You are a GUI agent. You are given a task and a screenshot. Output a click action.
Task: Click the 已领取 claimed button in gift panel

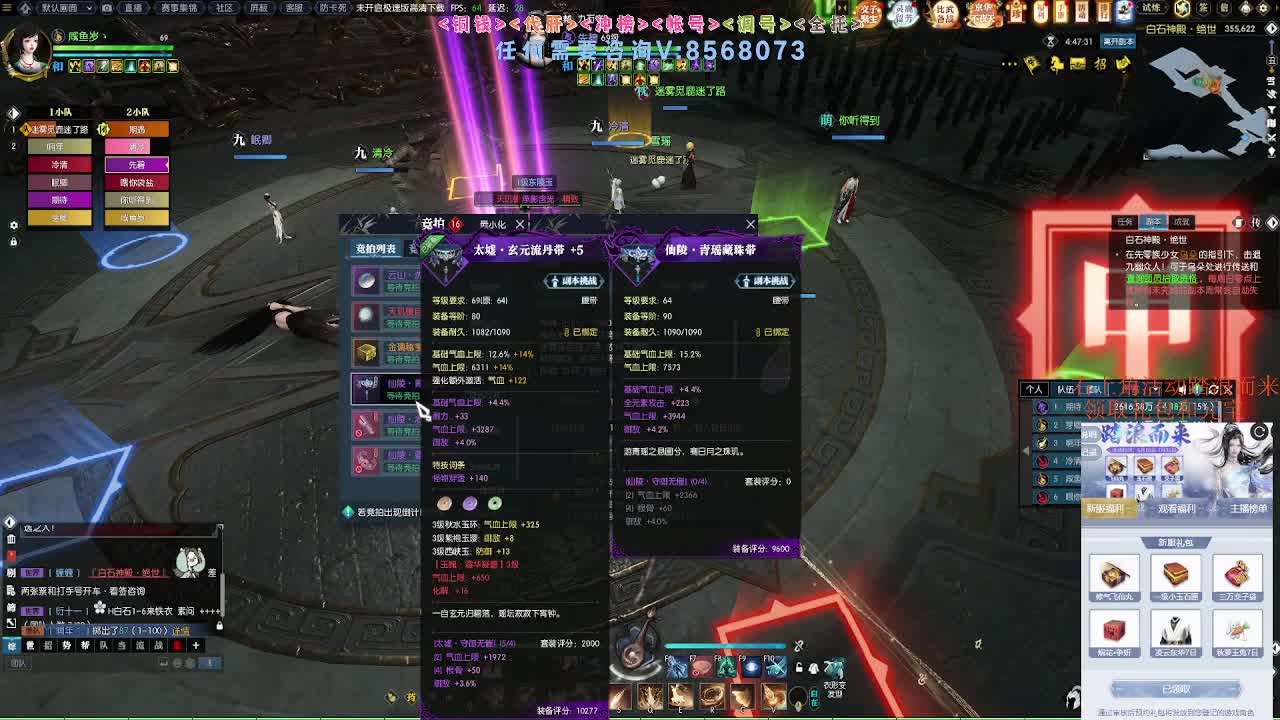(x=1176, y=689)
